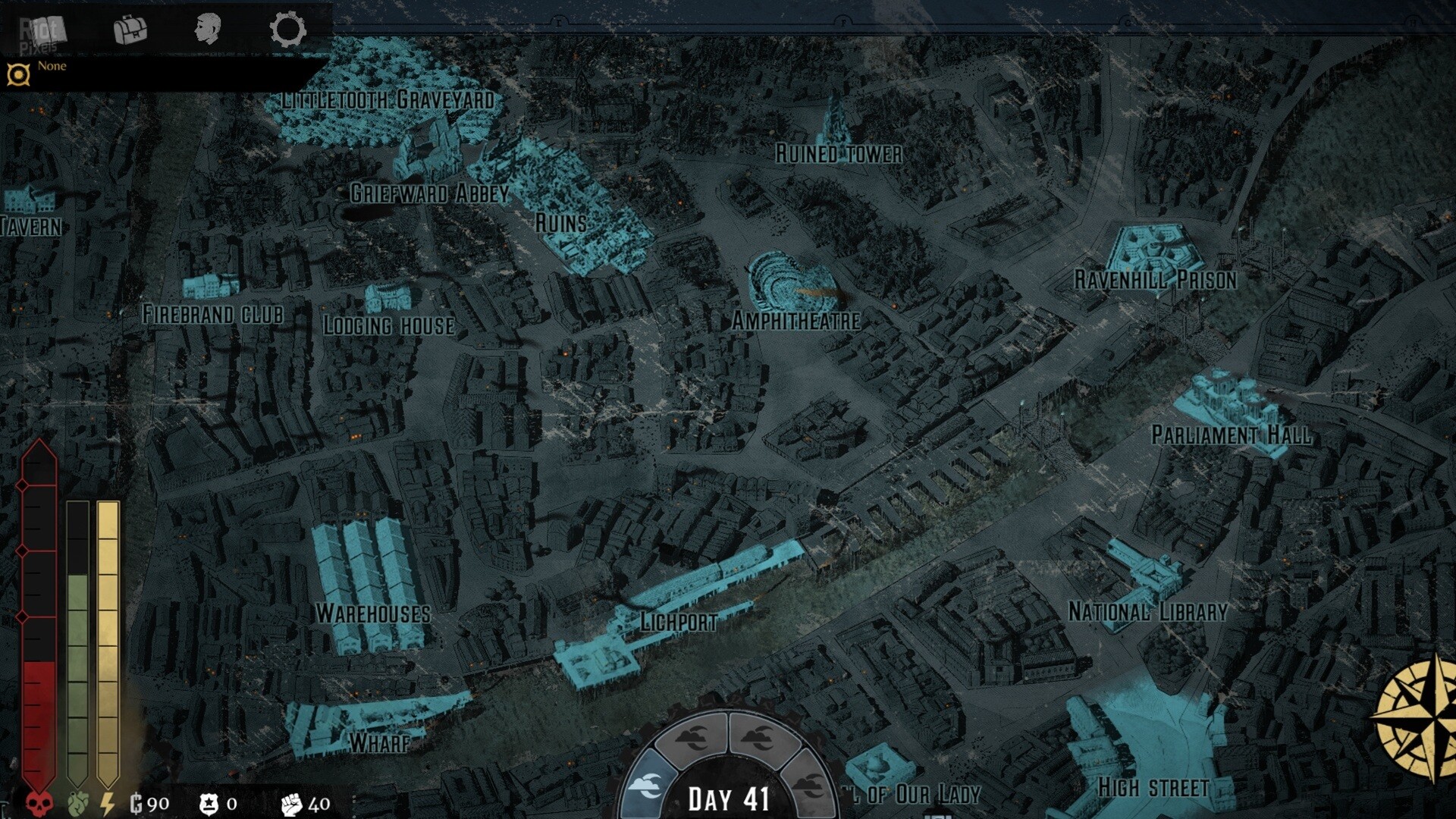
Task: Select the Lodging House location
Action: pyautogui.click(x=388, y=325)
